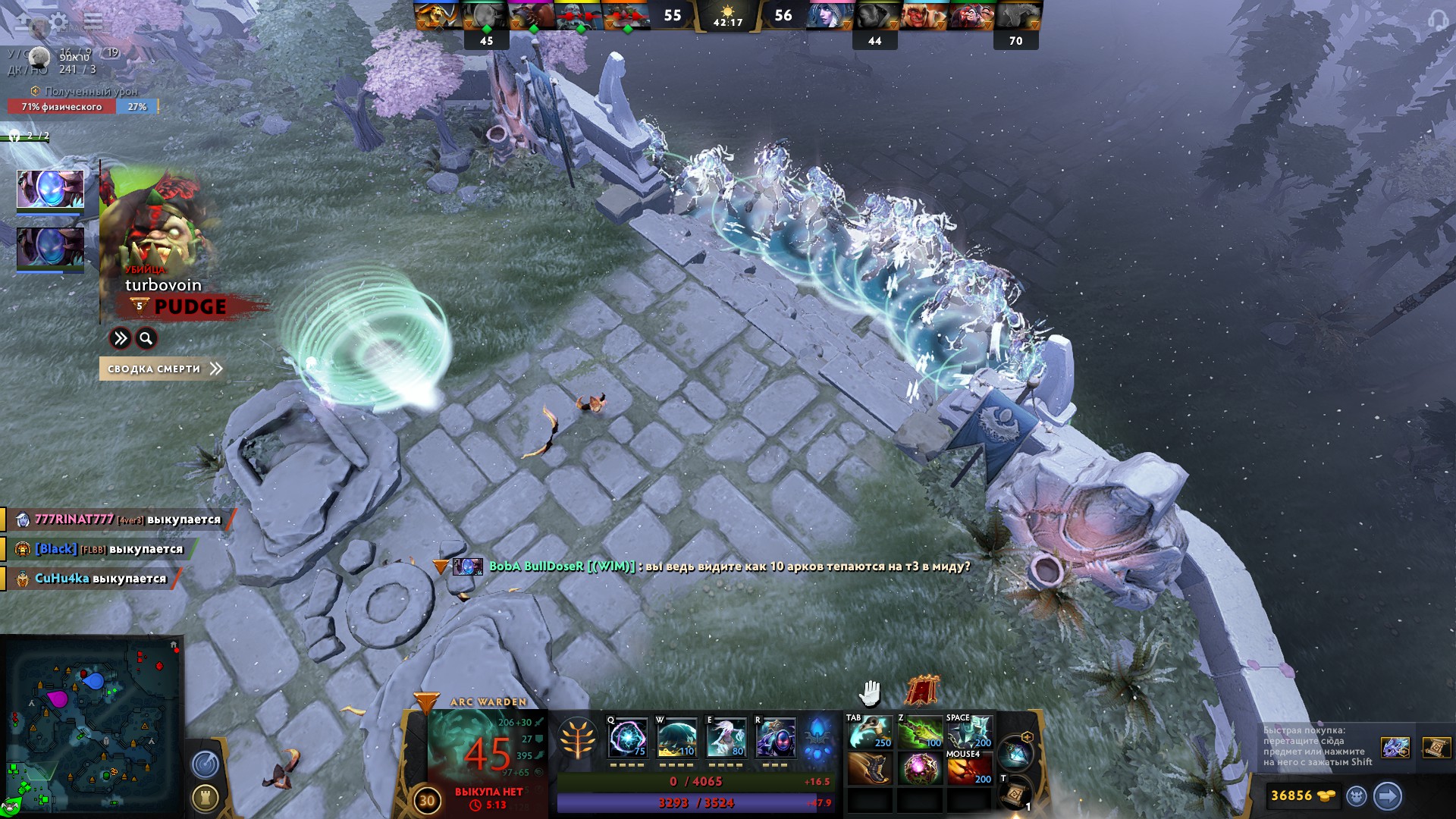Image resolution: width=1456 pixels, height=819 pixels.
Task: Select Arc Warden's talent tree icon
Action: pos(578,738)
